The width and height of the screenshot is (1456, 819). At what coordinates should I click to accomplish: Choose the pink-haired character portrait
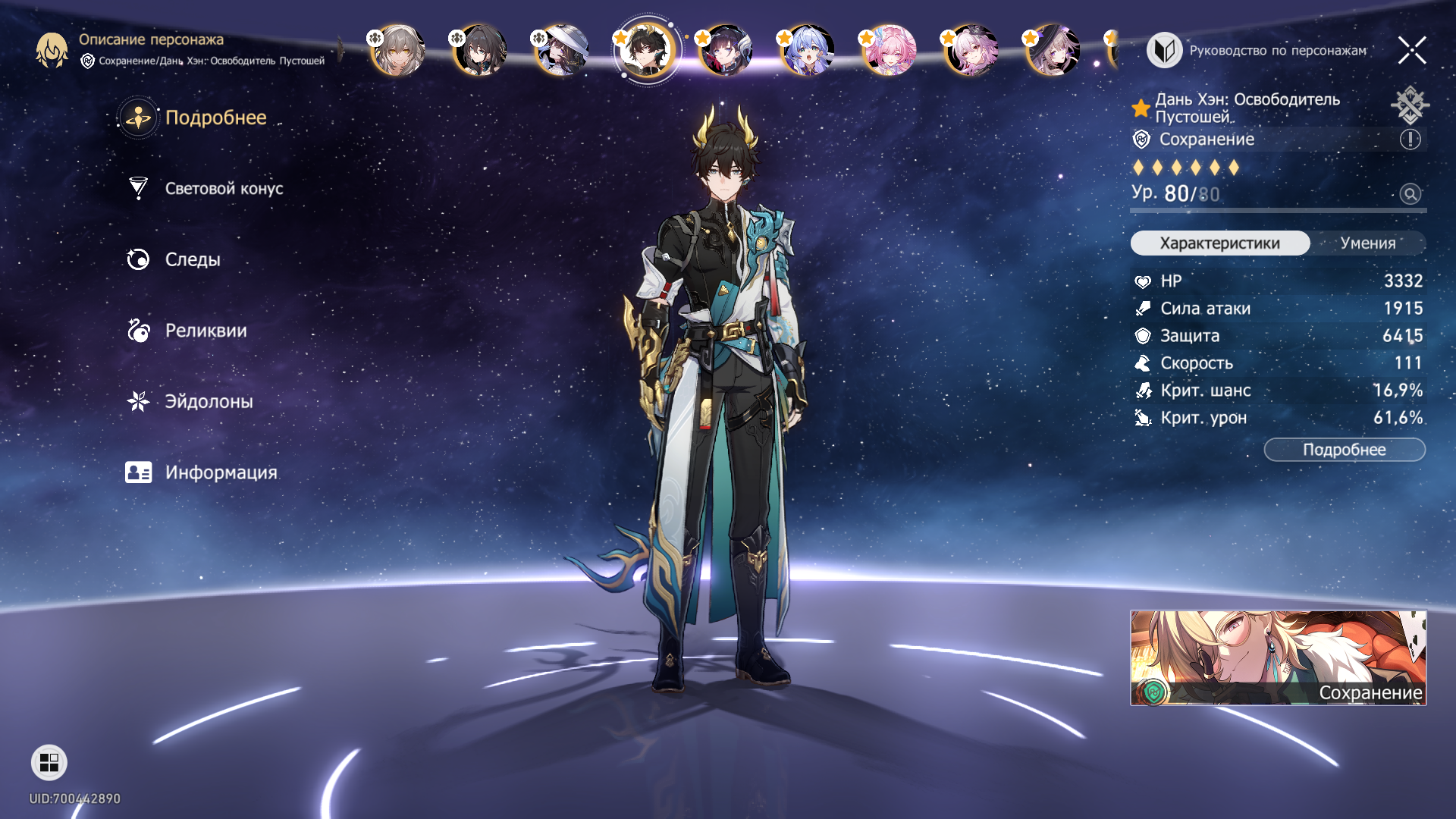pos(889,51)
